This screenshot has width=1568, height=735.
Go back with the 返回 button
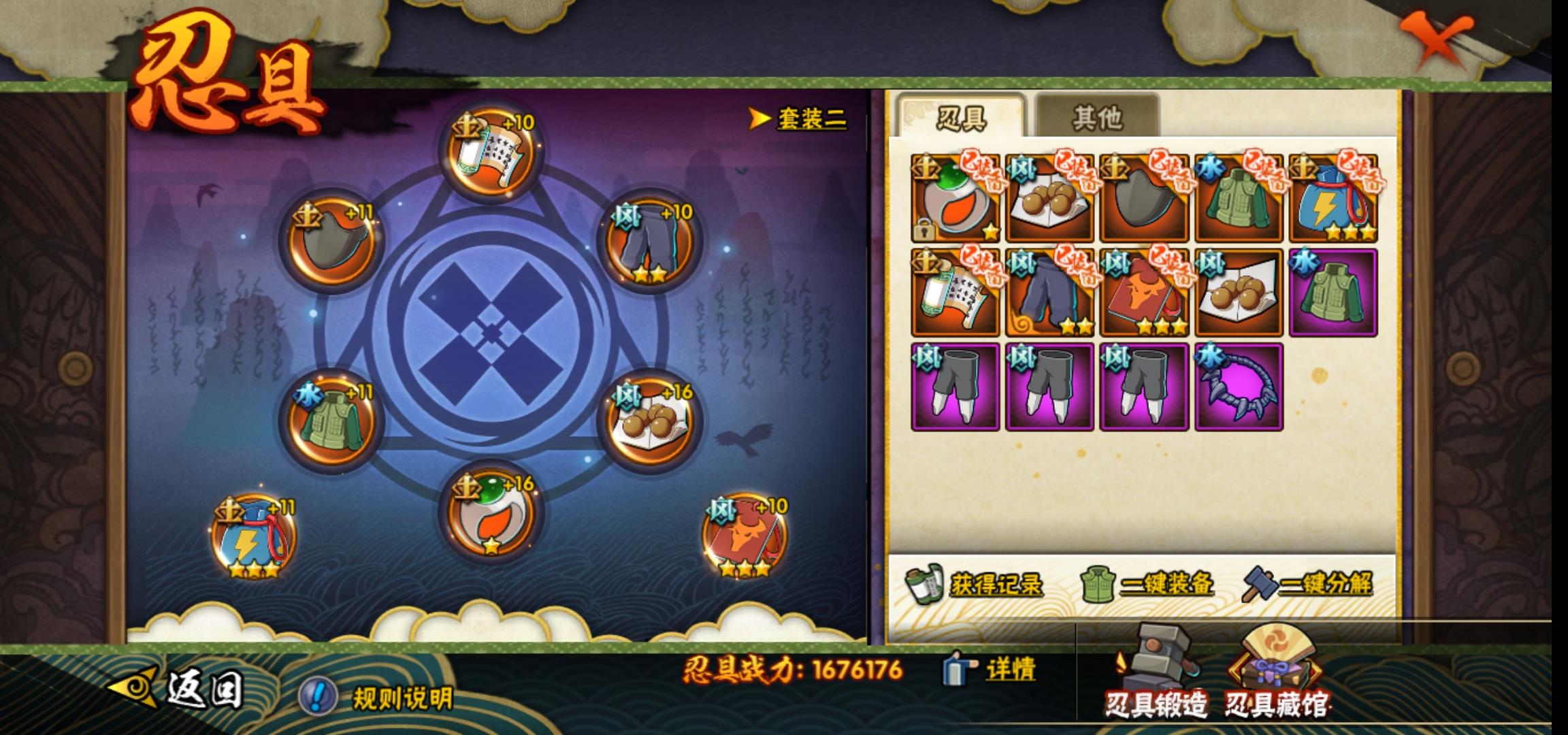click(178, 689)
